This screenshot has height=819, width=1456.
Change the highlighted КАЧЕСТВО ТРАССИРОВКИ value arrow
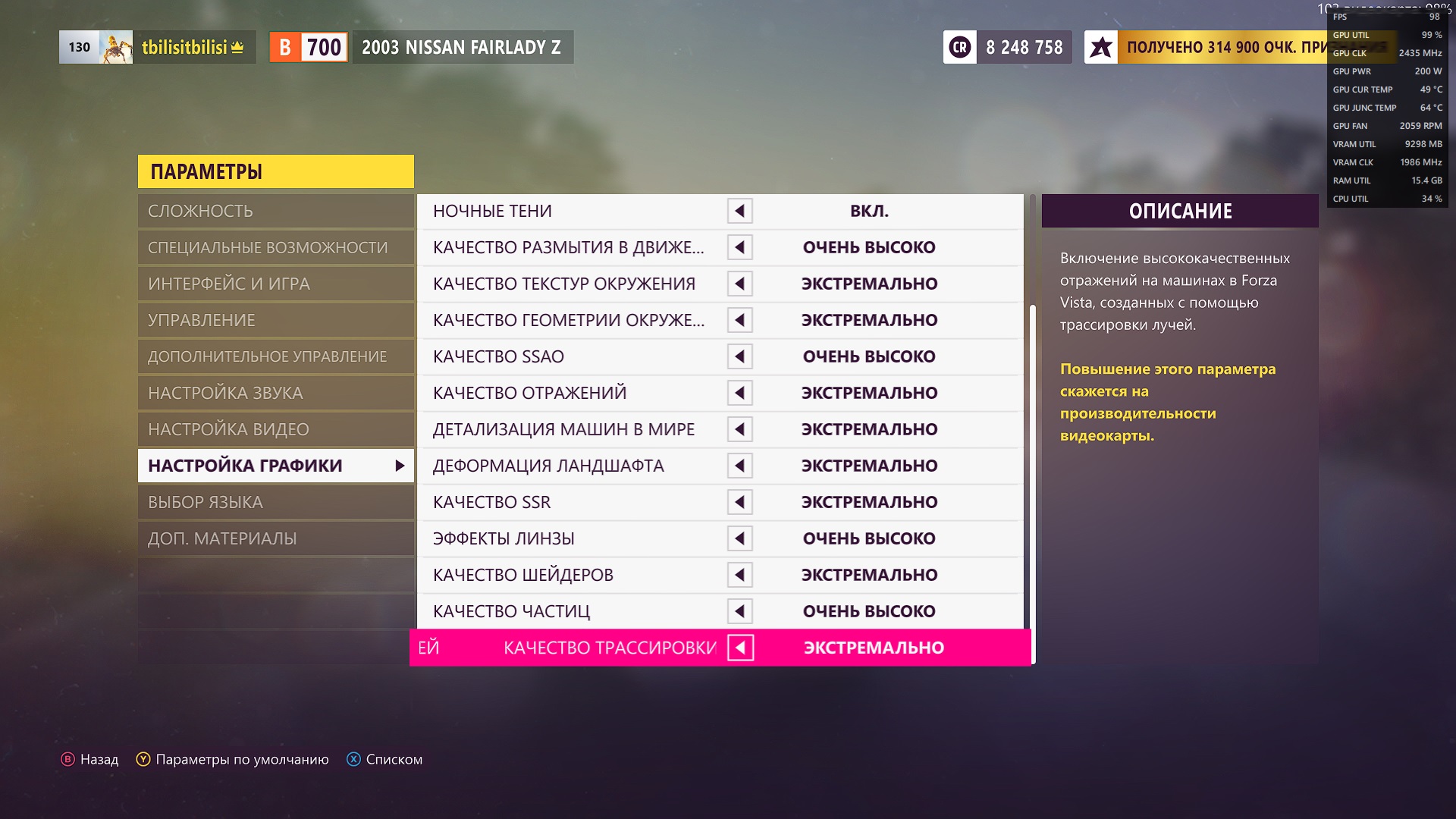(740, 648)
